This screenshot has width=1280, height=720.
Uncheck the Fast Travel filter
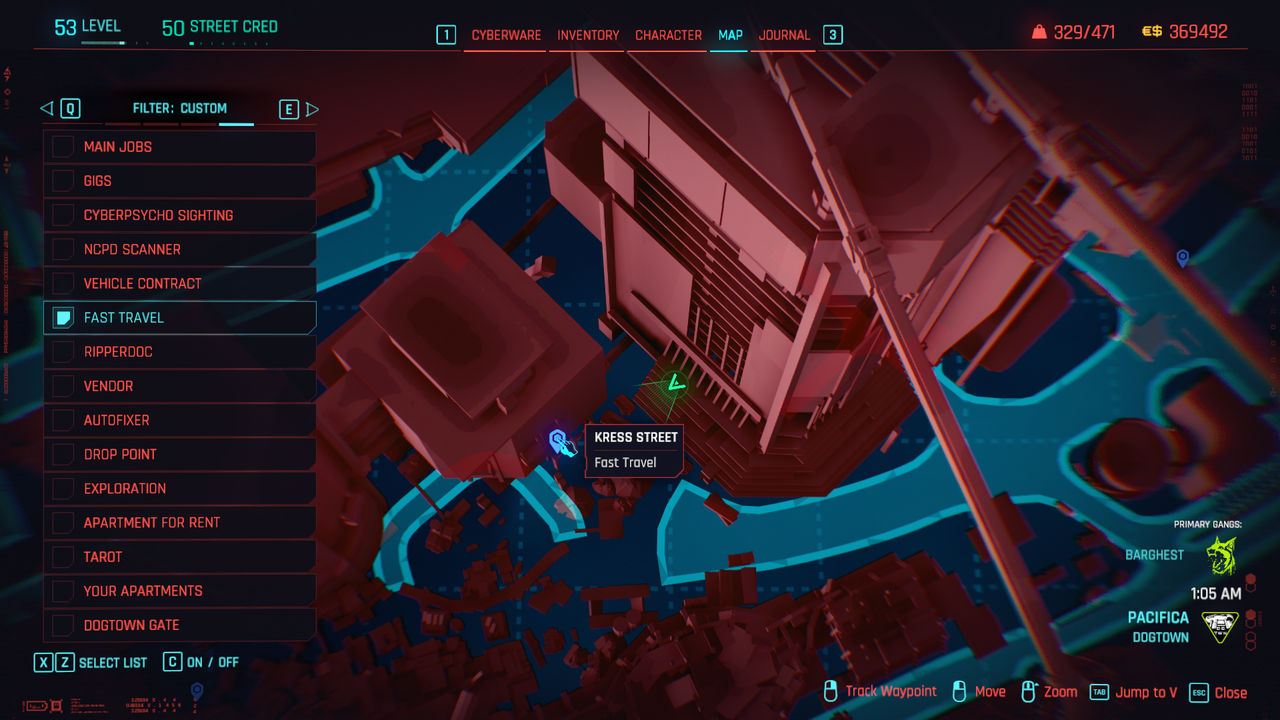(63, 318)
